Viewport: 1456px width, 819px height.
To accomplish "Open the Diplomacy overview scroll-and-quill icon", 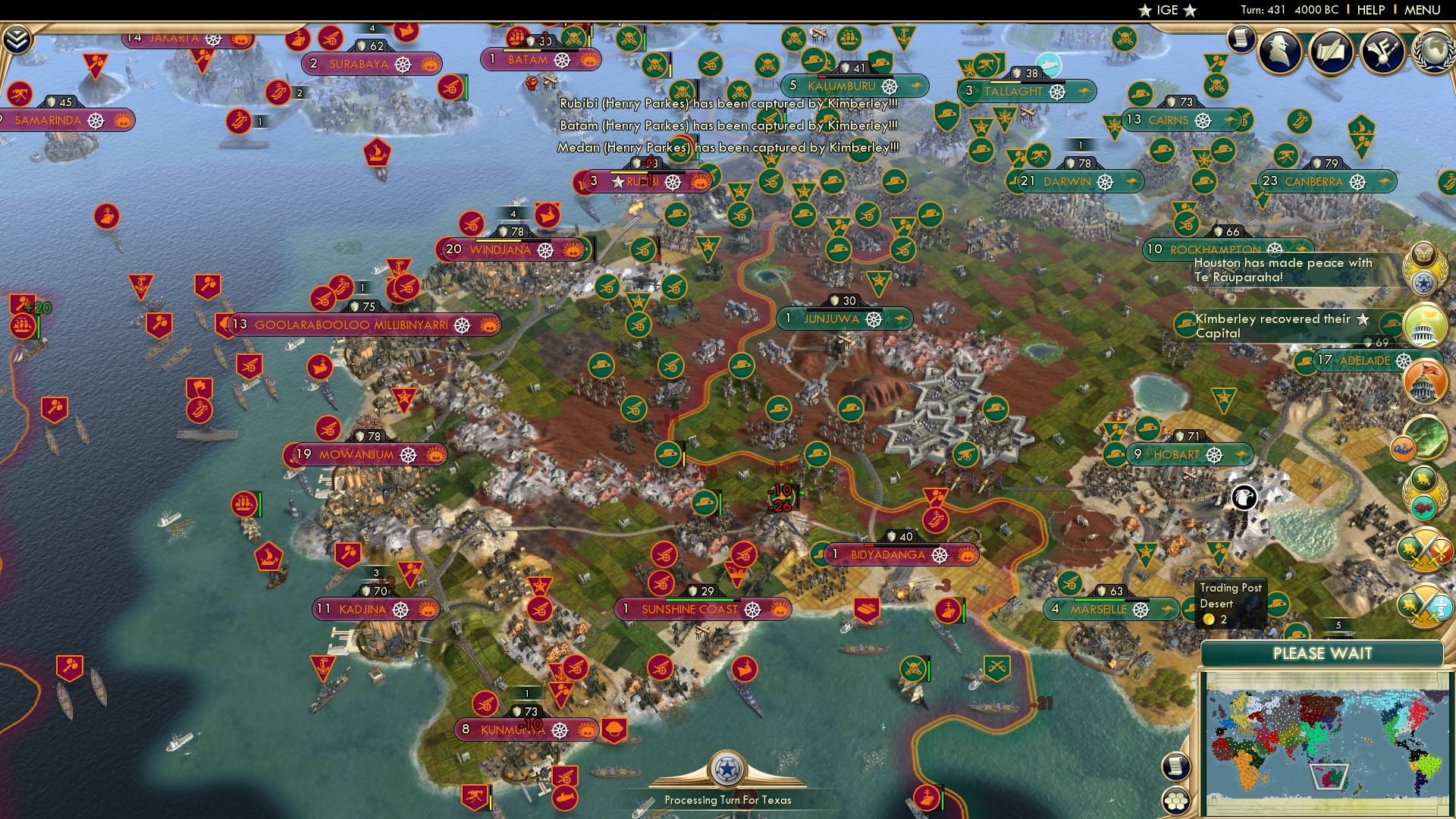I will [x=1332, y=51].
